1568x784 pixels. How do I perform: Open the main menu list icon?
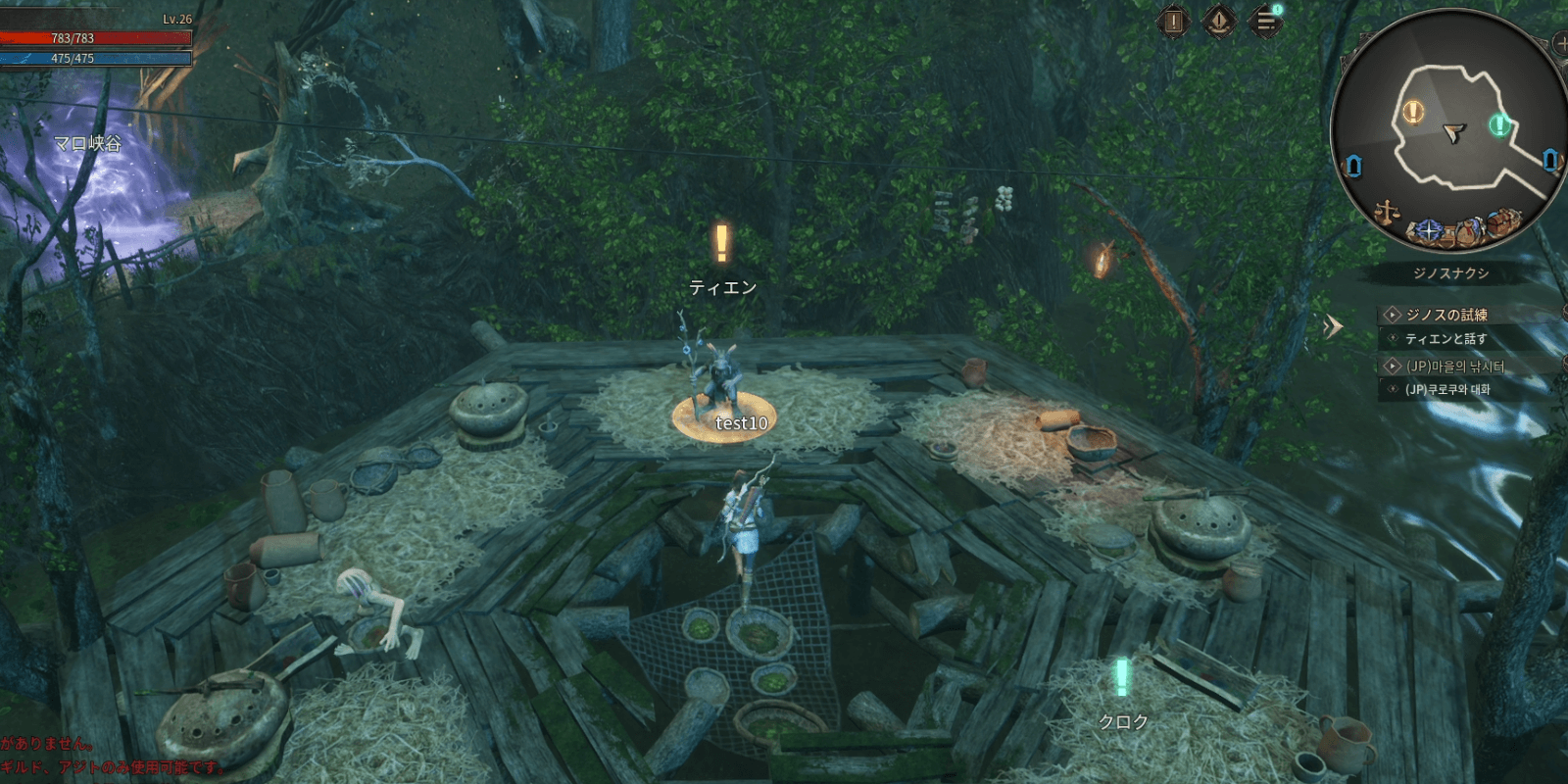tap(1266, 21)
